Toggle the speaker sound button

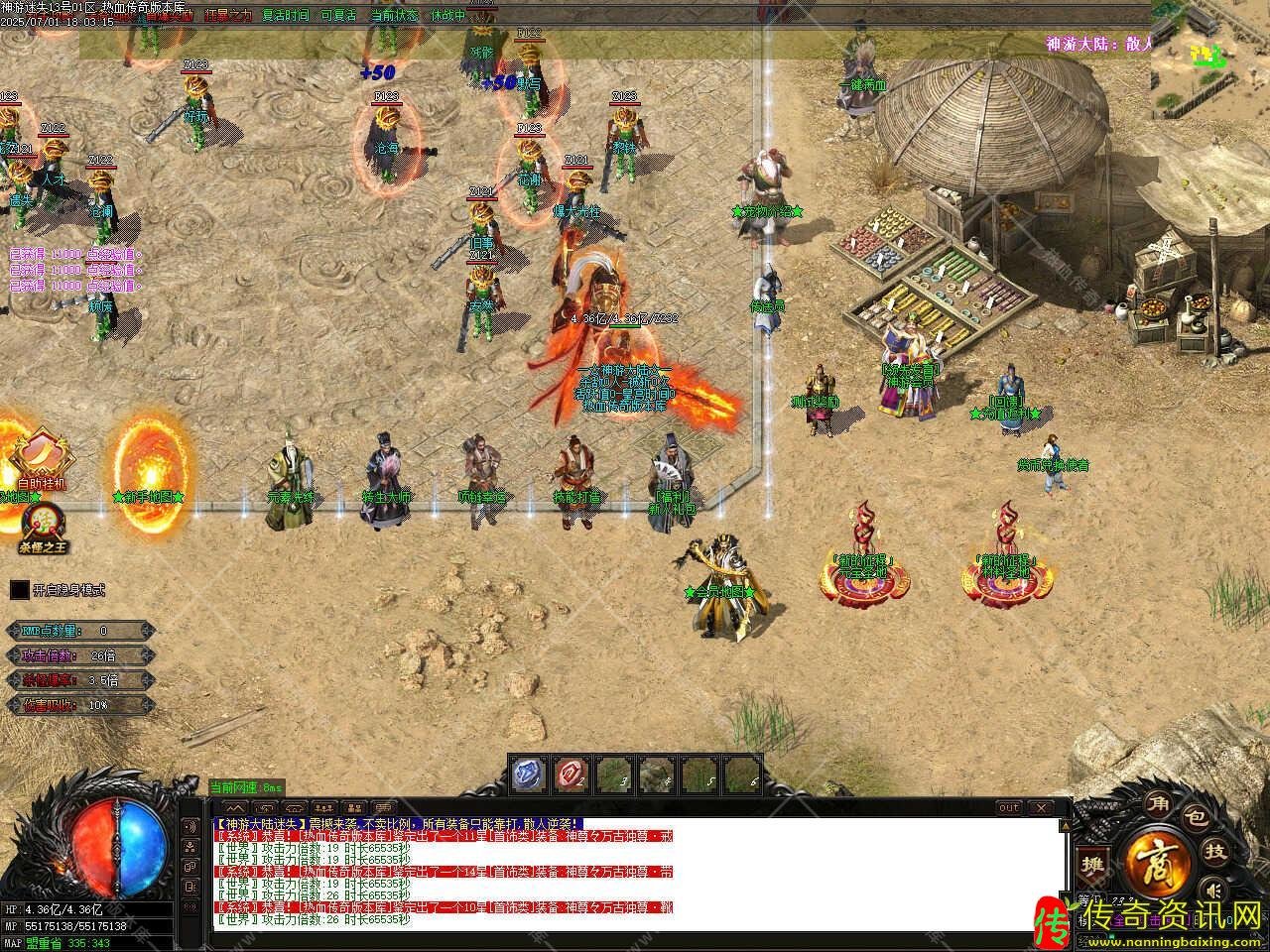[1211, 887]
